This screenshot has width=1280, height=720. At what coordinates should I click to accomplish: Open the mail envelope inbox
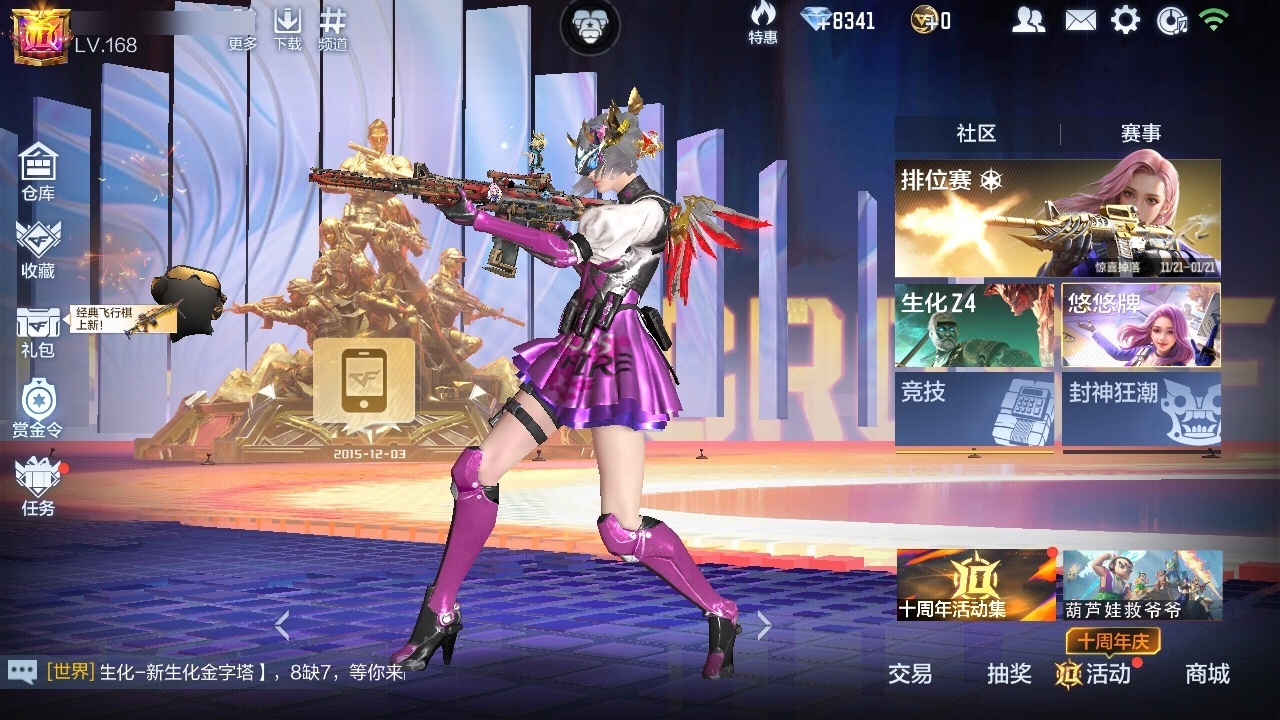[1080, 20]
